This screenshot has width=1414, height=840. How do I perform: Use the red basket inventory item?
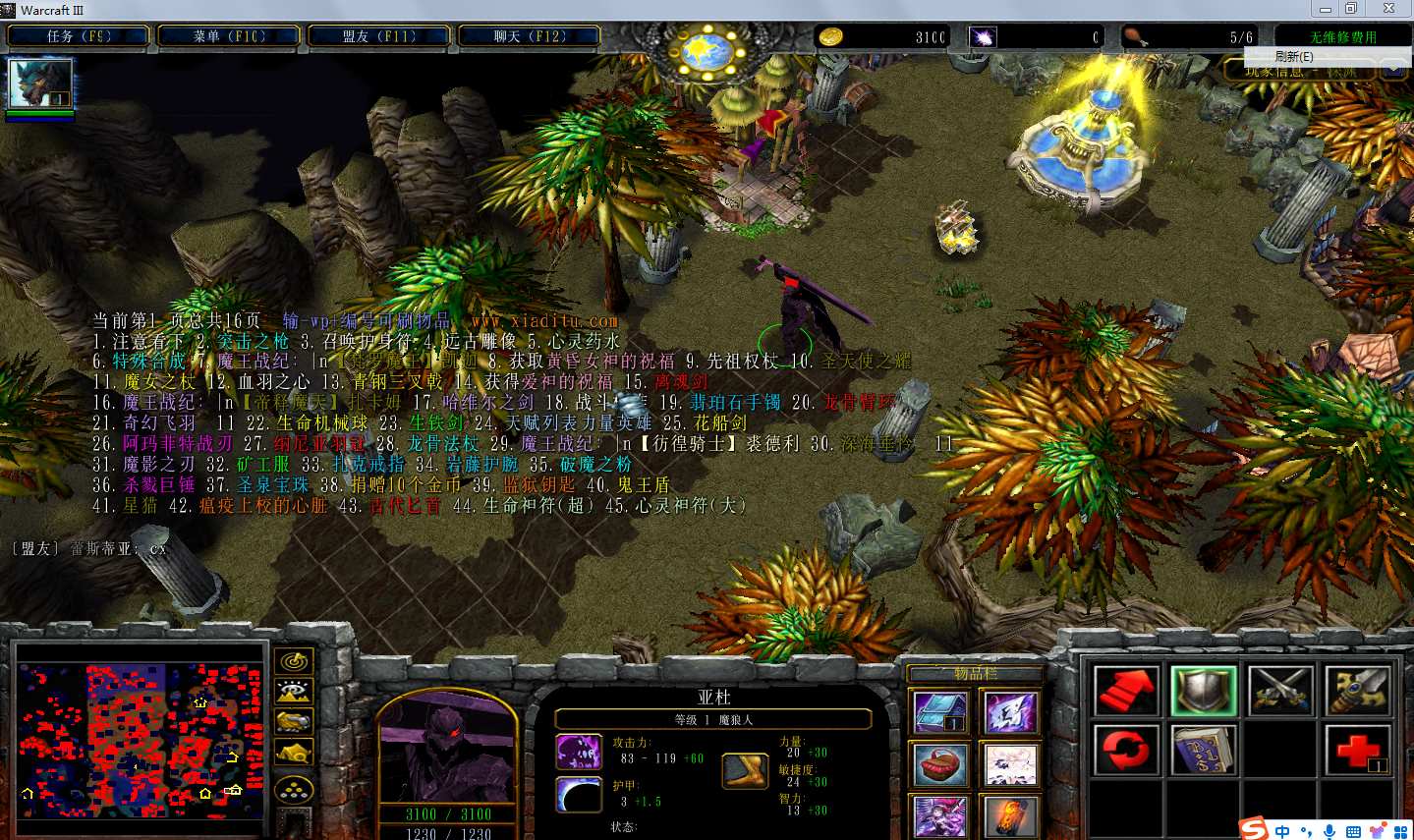(940, 764)
